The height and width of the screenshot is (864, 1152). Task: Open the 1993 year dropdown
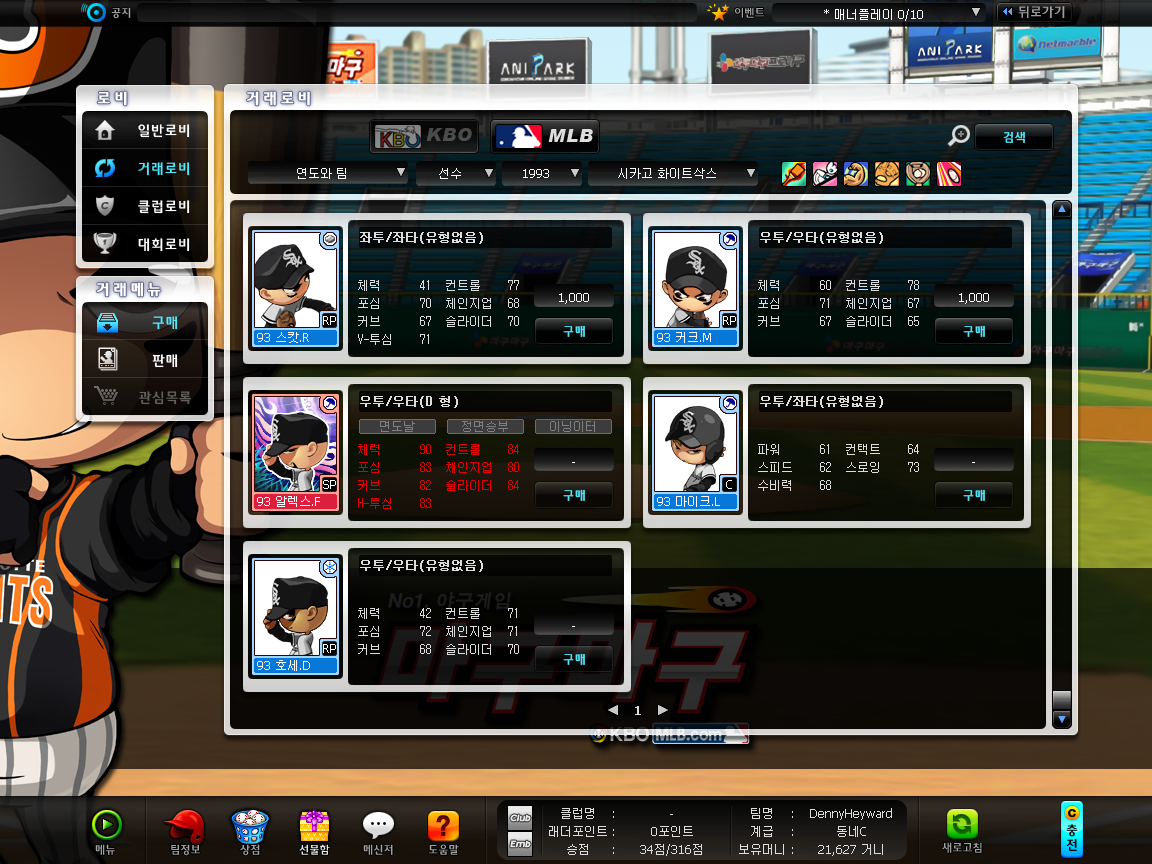click(x=542, y=173)
